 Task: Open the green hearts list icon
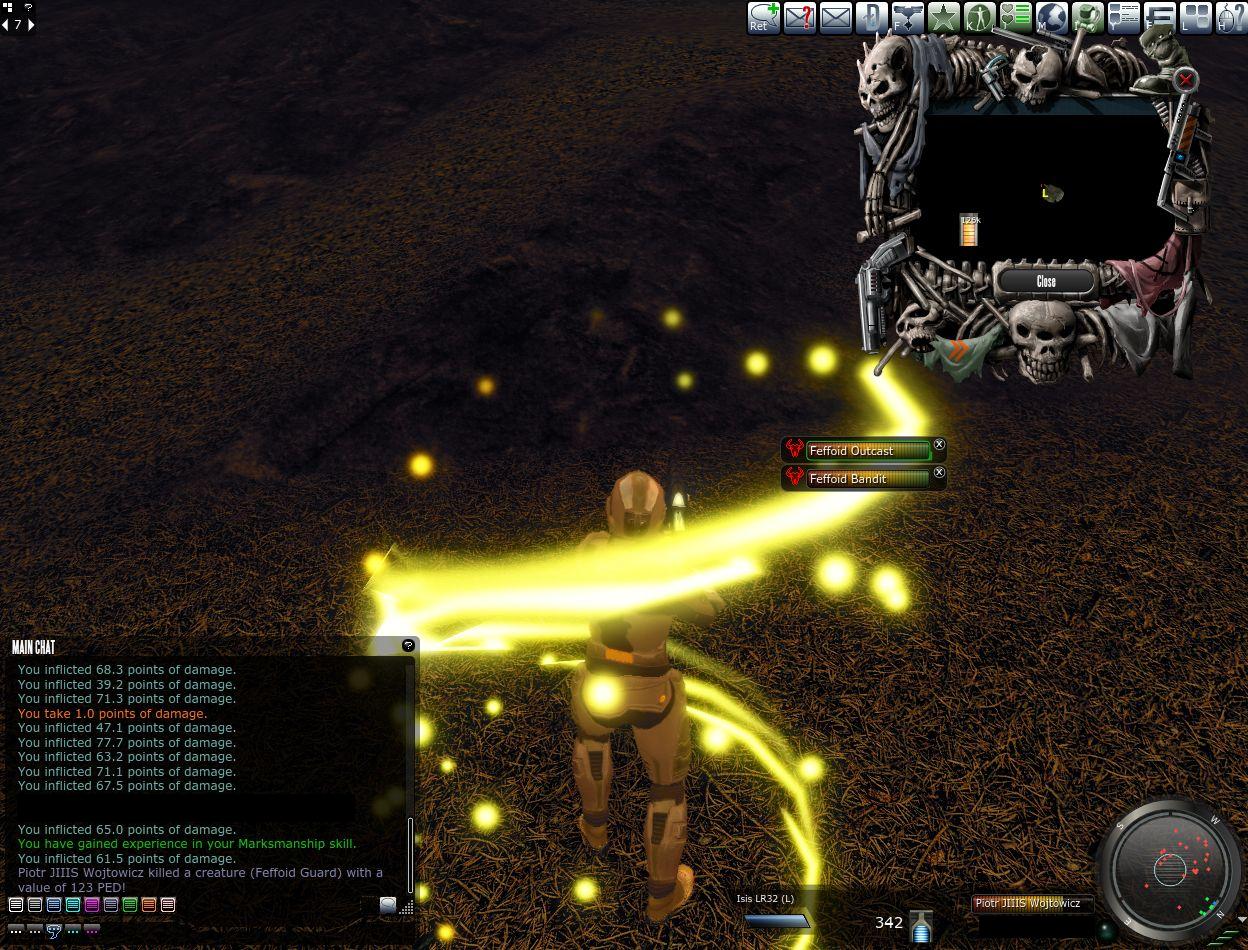(x=1015, y=17)
